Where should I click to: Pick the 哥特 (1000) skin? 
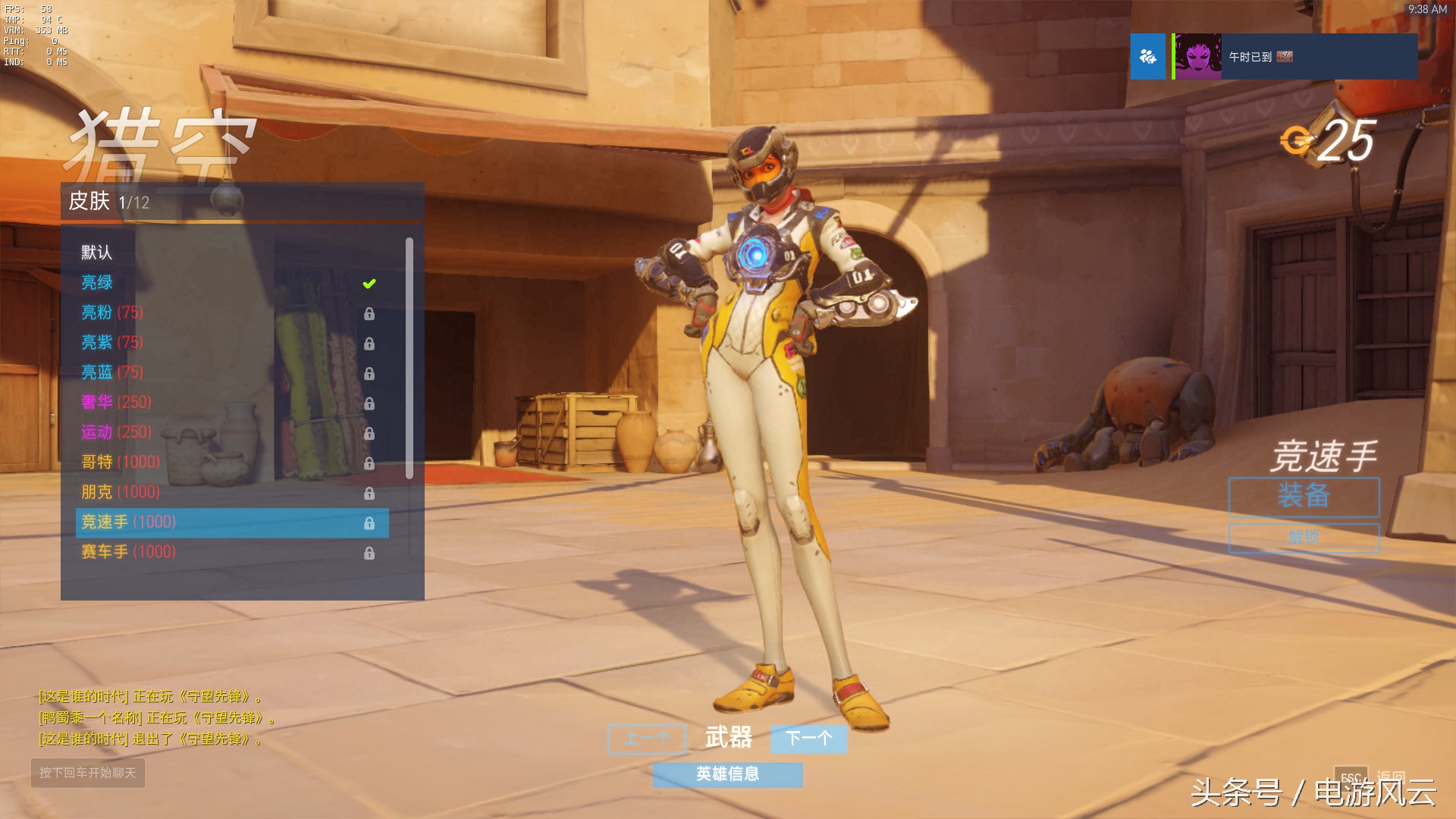[x=121, y=462]
